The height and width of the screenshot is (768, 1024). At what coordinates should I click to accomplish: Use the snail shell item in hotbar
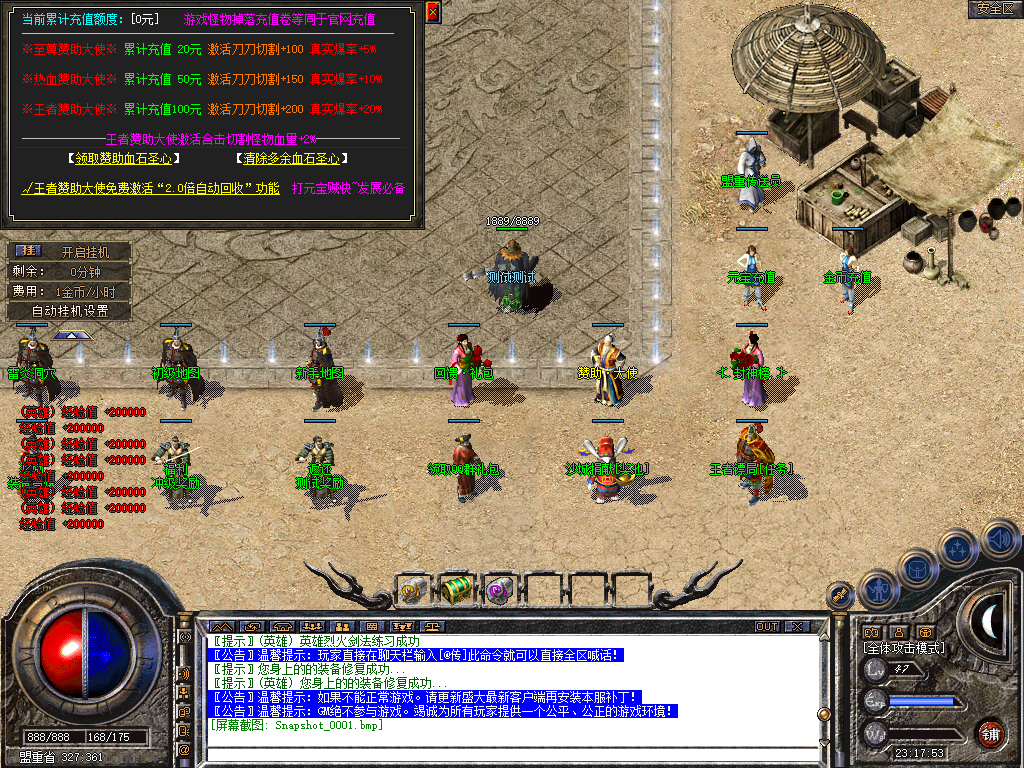coord(413,590)
